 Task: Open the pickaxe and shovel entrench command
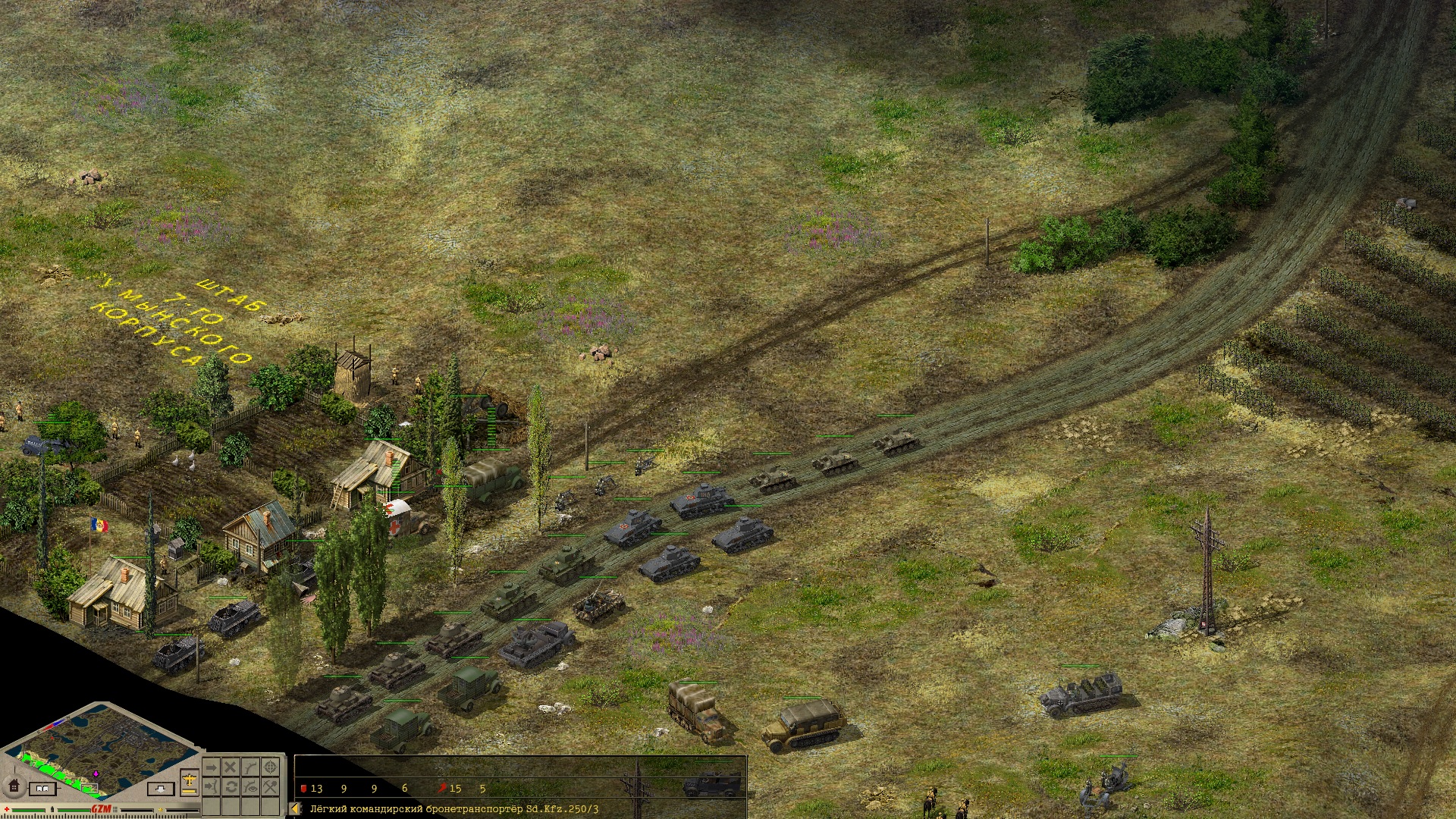coord(270,787)
